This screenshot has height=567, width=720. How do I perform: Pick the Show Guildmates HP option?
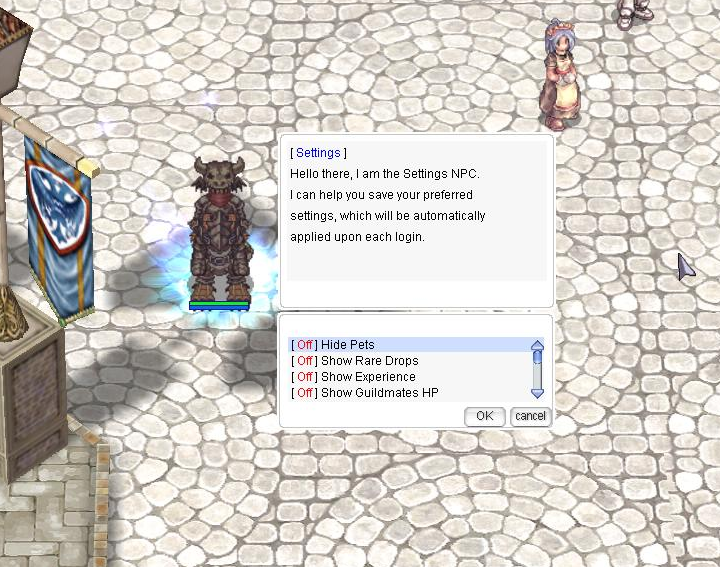[x=379, y=393]
